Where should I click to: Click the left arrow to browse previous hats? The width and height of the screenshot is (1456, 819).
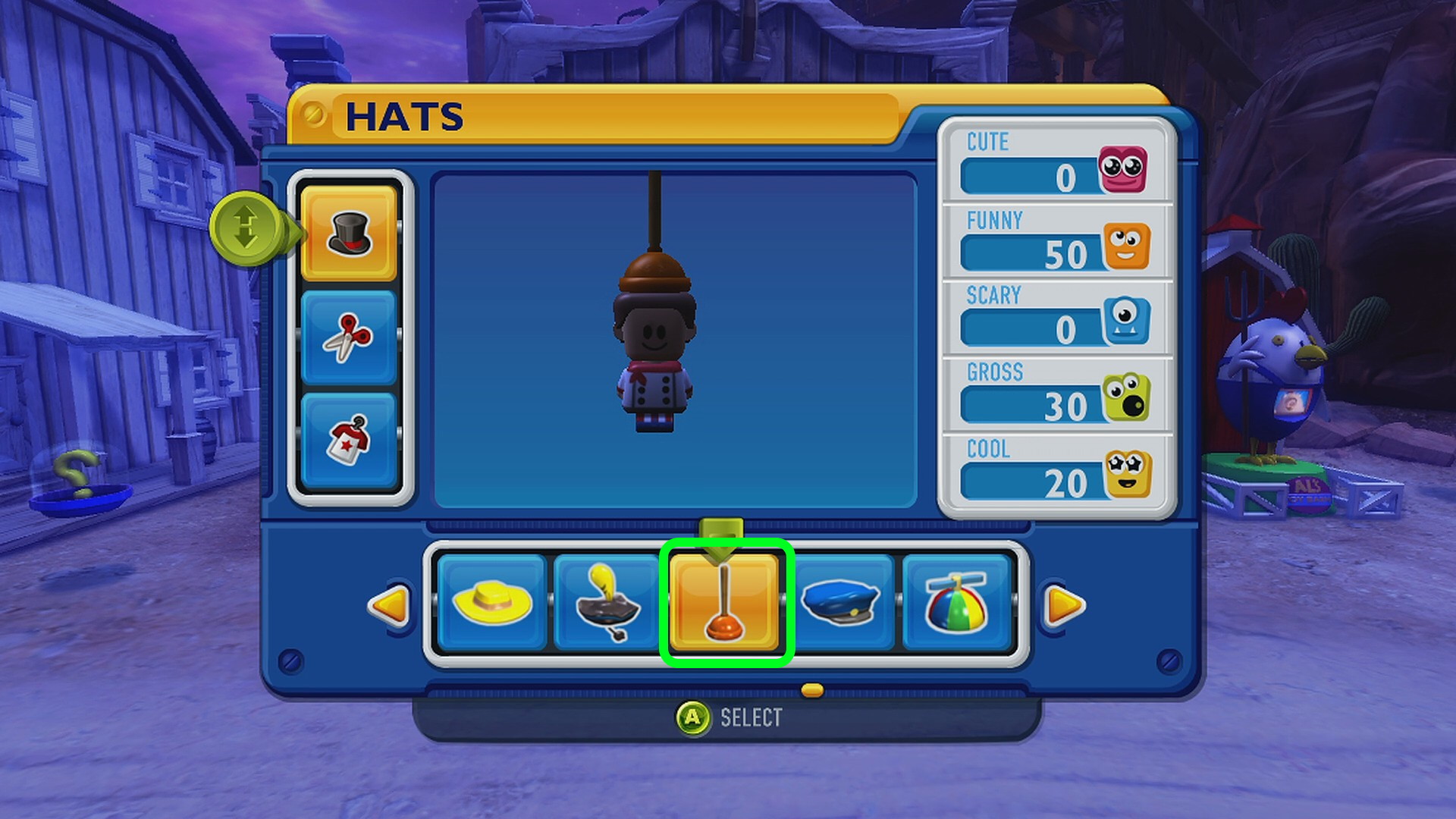point(390,605)
